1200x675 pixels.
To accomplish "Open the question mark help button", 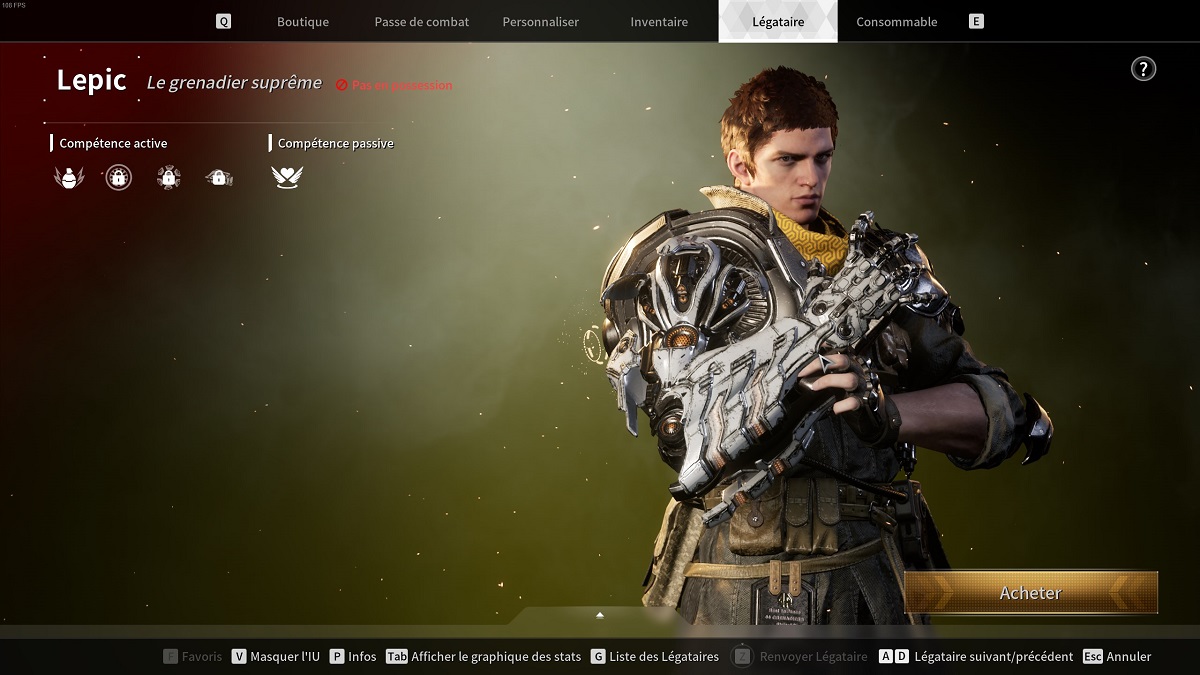I will (1143, 68).
